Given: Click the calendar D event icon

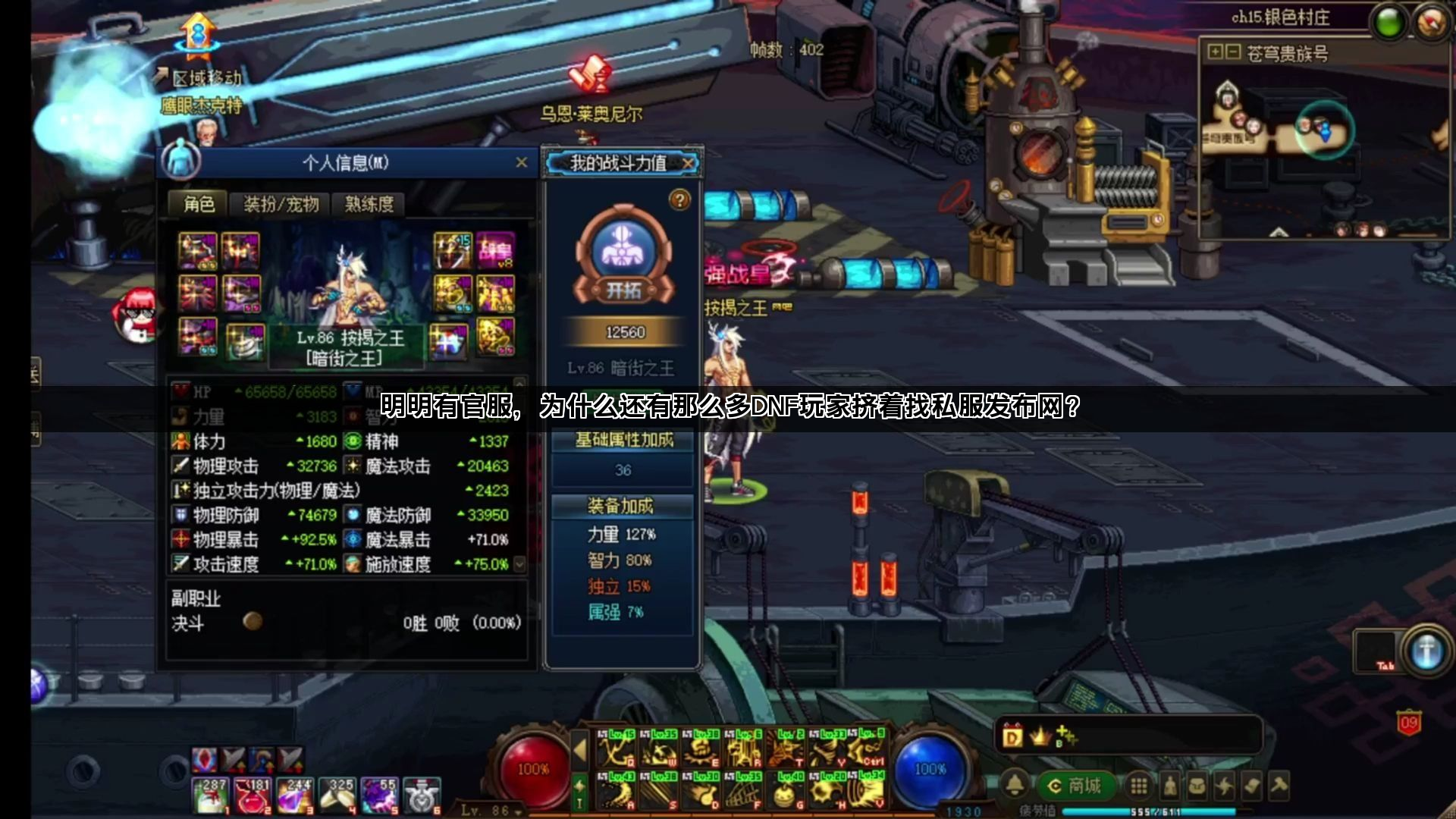Looking at the screenshot, I should (x=1012, y=736).
